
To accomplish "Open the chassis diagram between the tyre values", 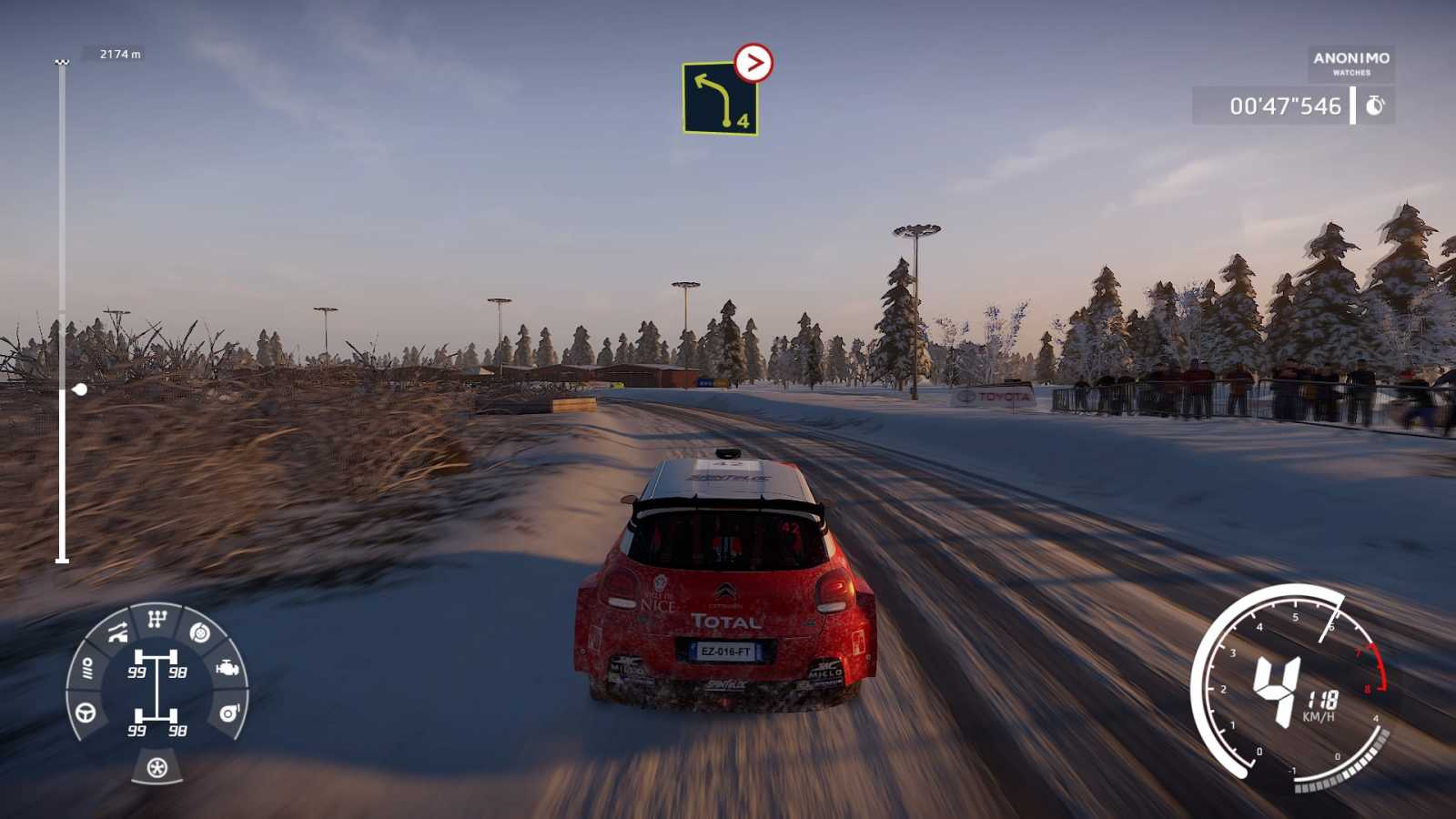I will pyautogui.click(x=156, y=687).
